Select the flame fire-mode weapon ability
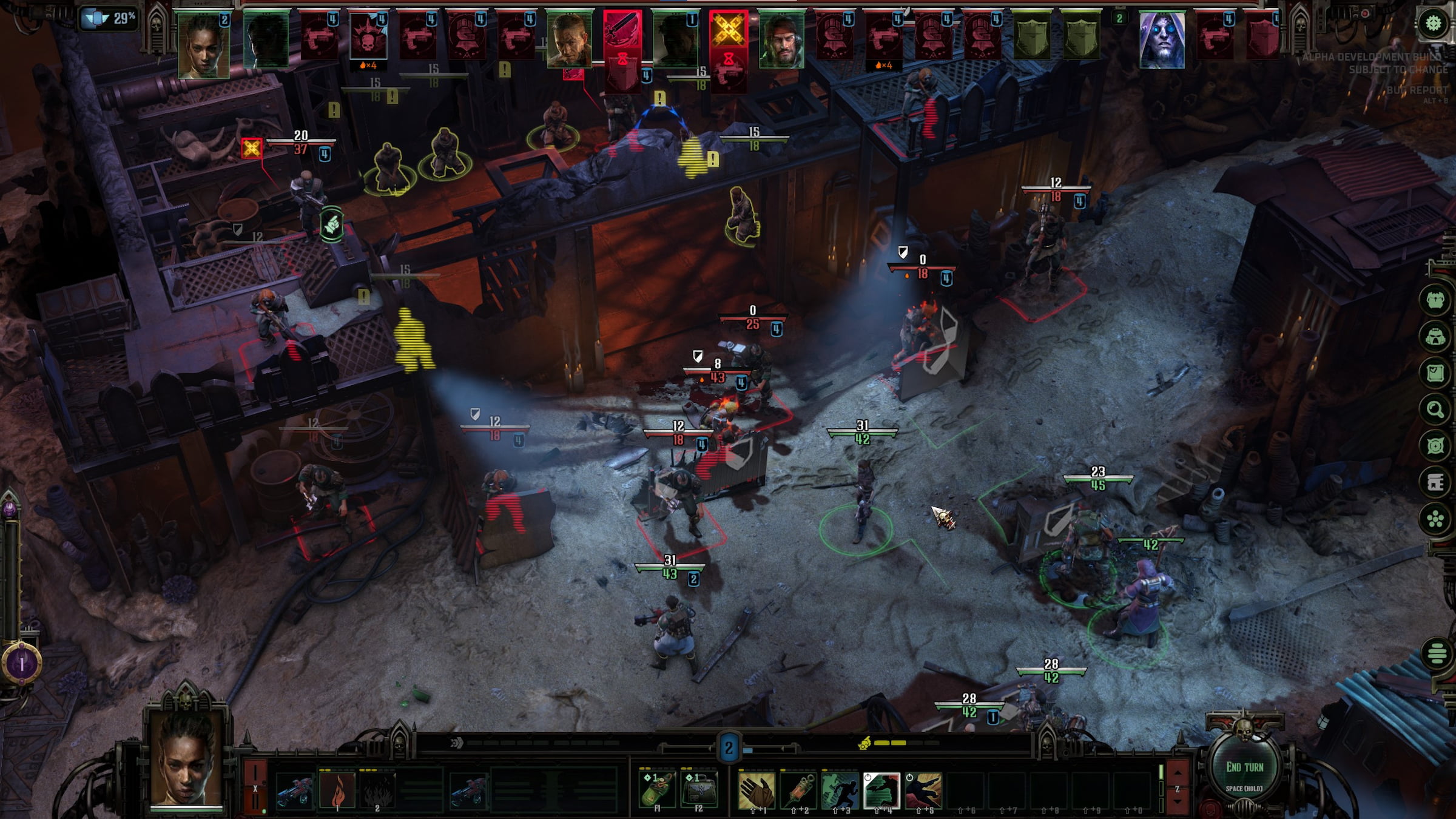 click(x=337, y=790)
